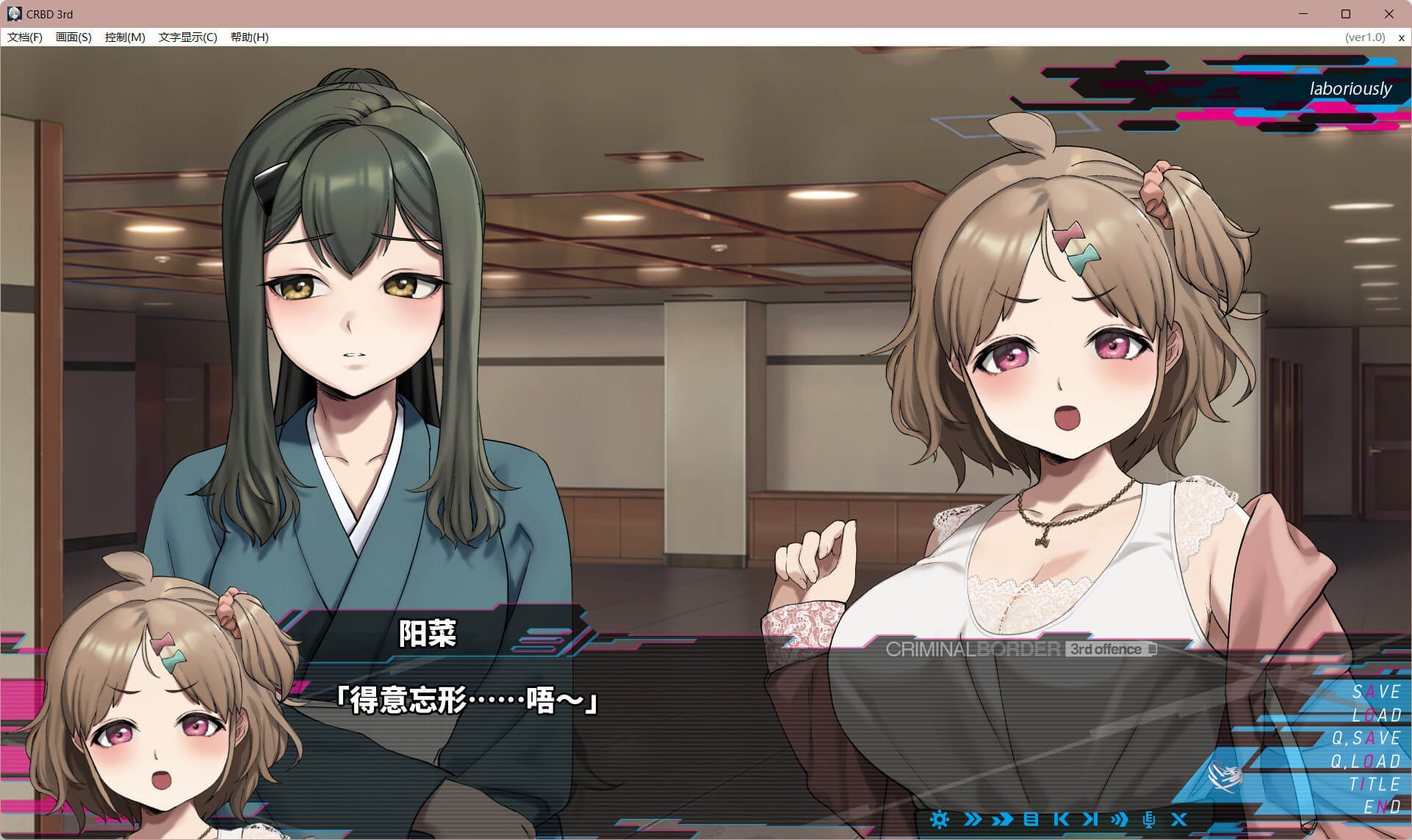The image size is (1412, 840).
Task: Show the backlog list icon
Action: (x=1031, y=819)
